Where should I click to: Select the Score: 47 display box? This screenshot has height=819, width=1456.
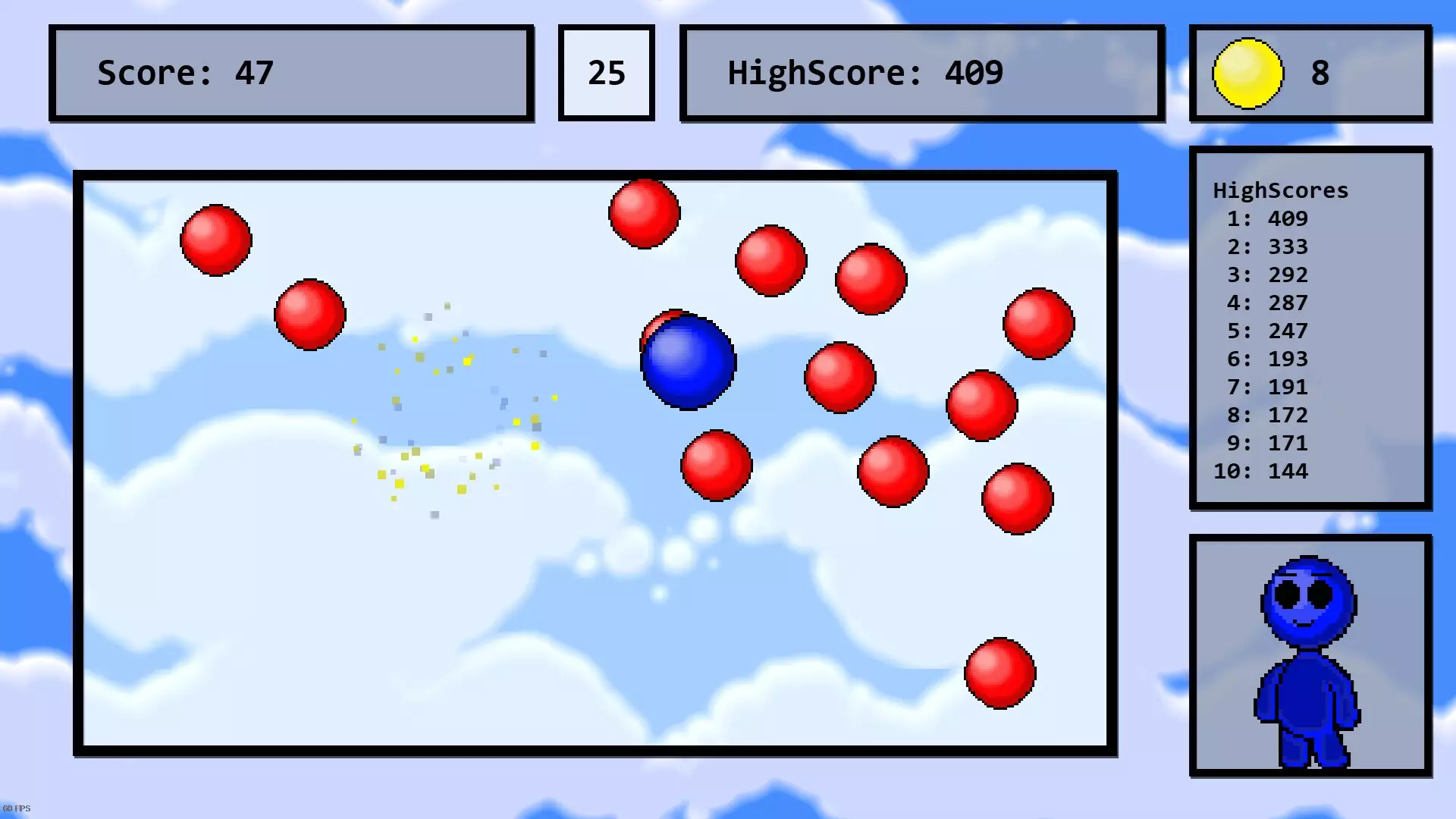tap(290, 72)
